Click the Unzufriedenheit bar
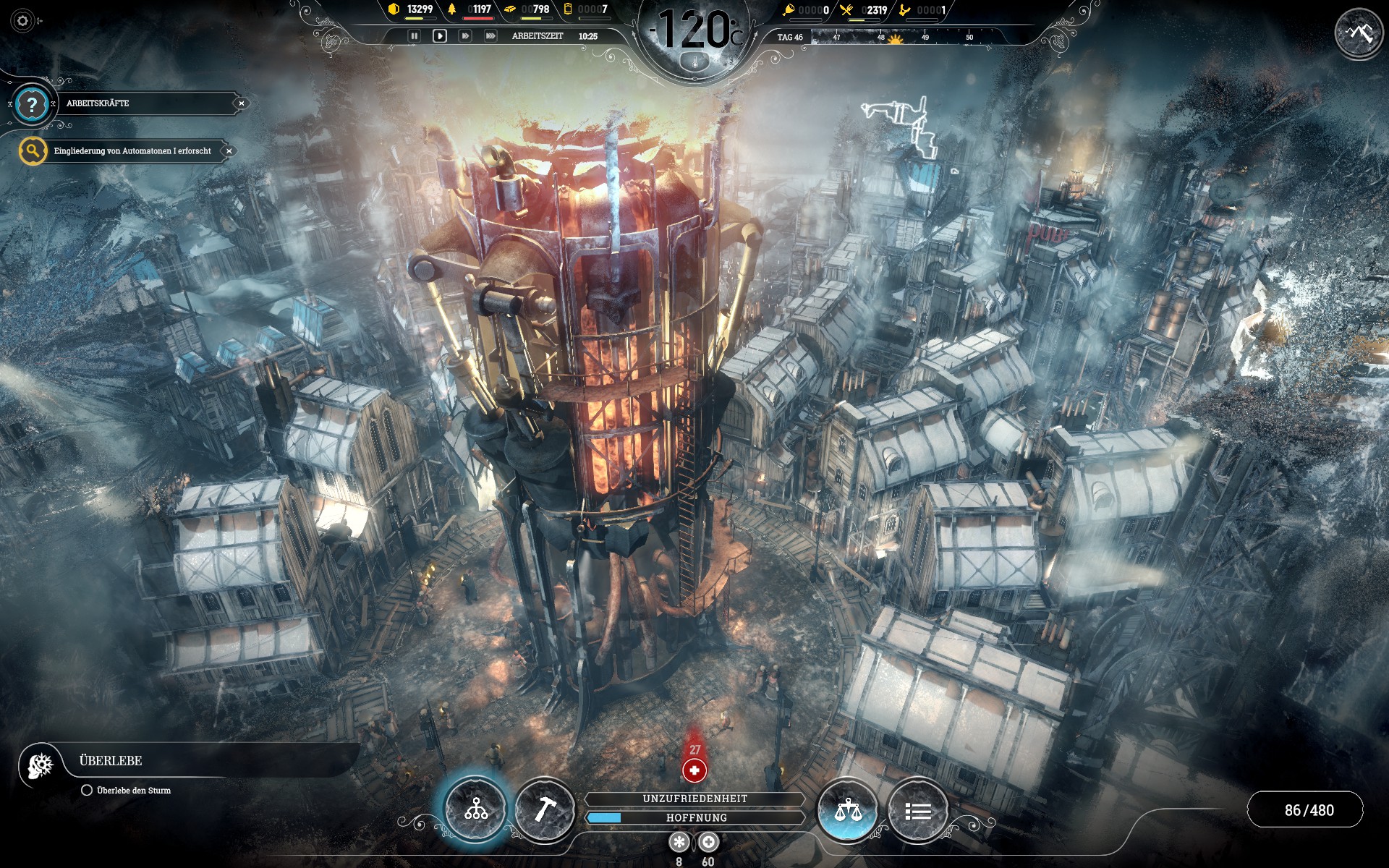The height and width of the screenshot is (868, 1389). 695,799
